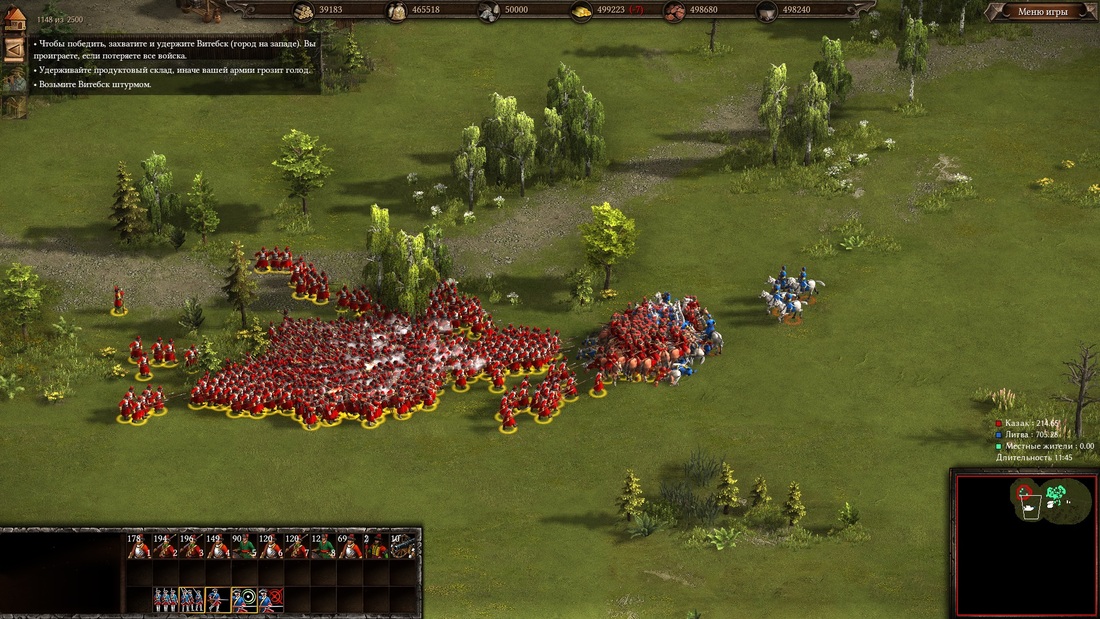Select the green-coated group with 12 units
Screen dimensions: 1100x619
pos(323,546)
